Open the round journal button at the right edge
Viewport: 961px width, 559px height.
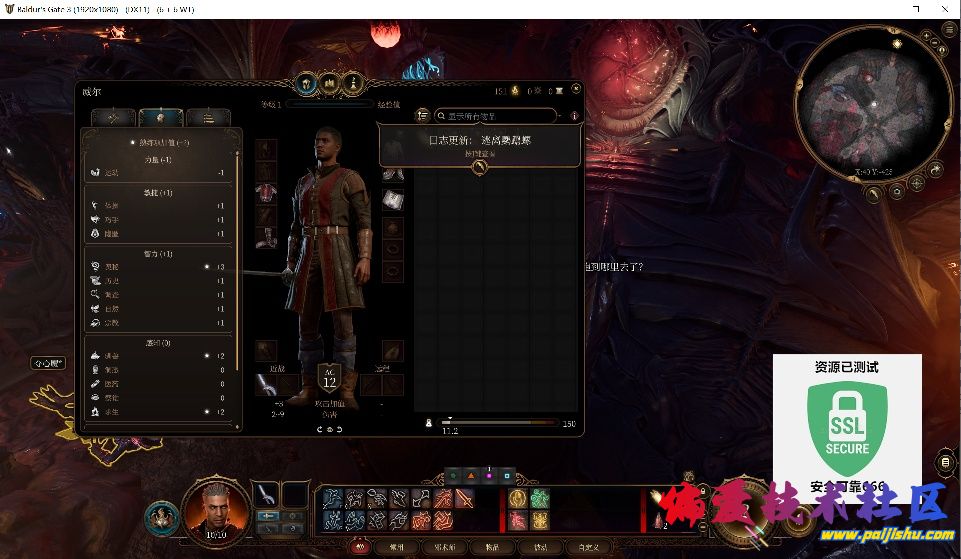[x=946, y=462]
